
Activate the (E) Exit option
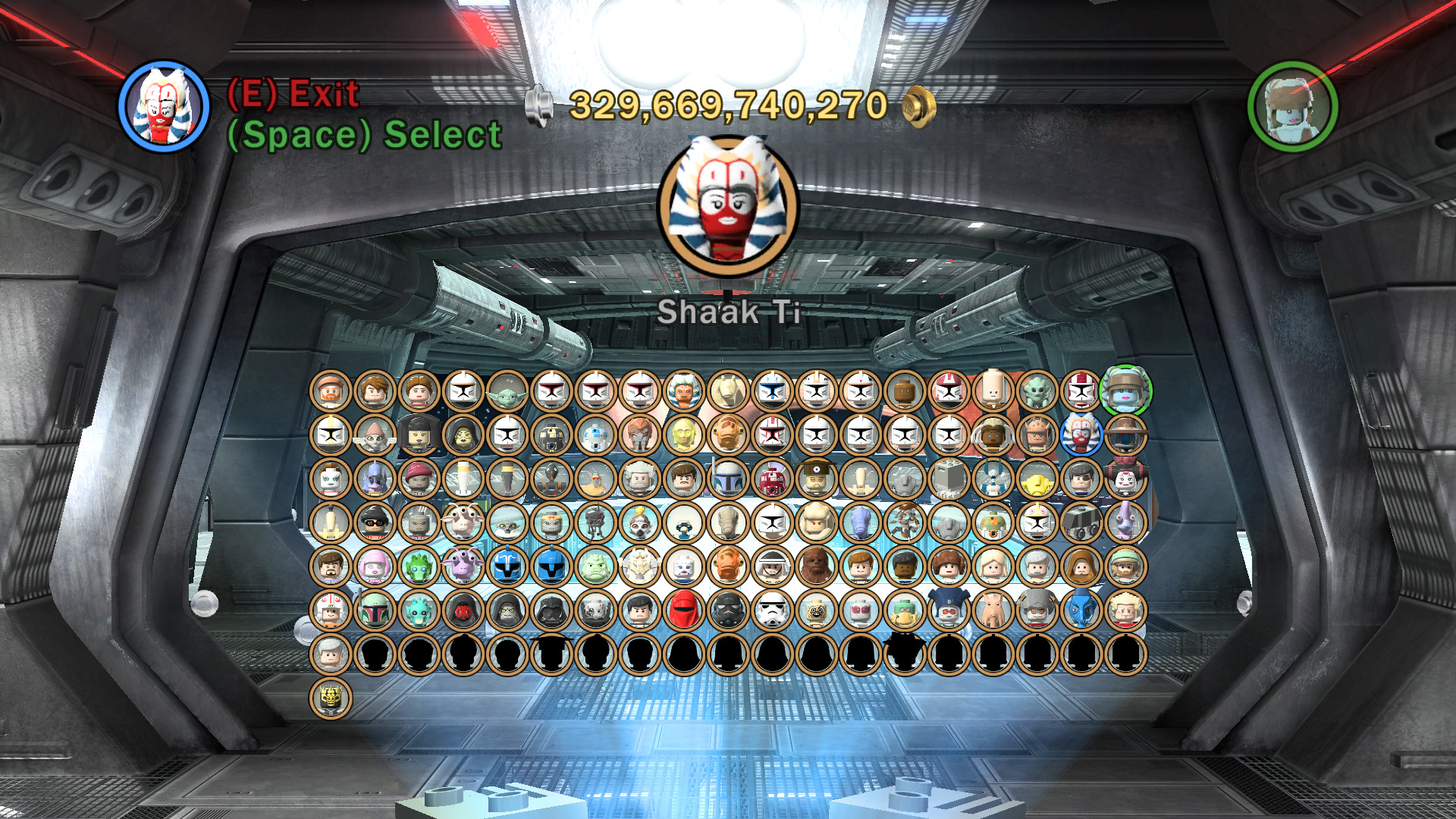[293, 96]
